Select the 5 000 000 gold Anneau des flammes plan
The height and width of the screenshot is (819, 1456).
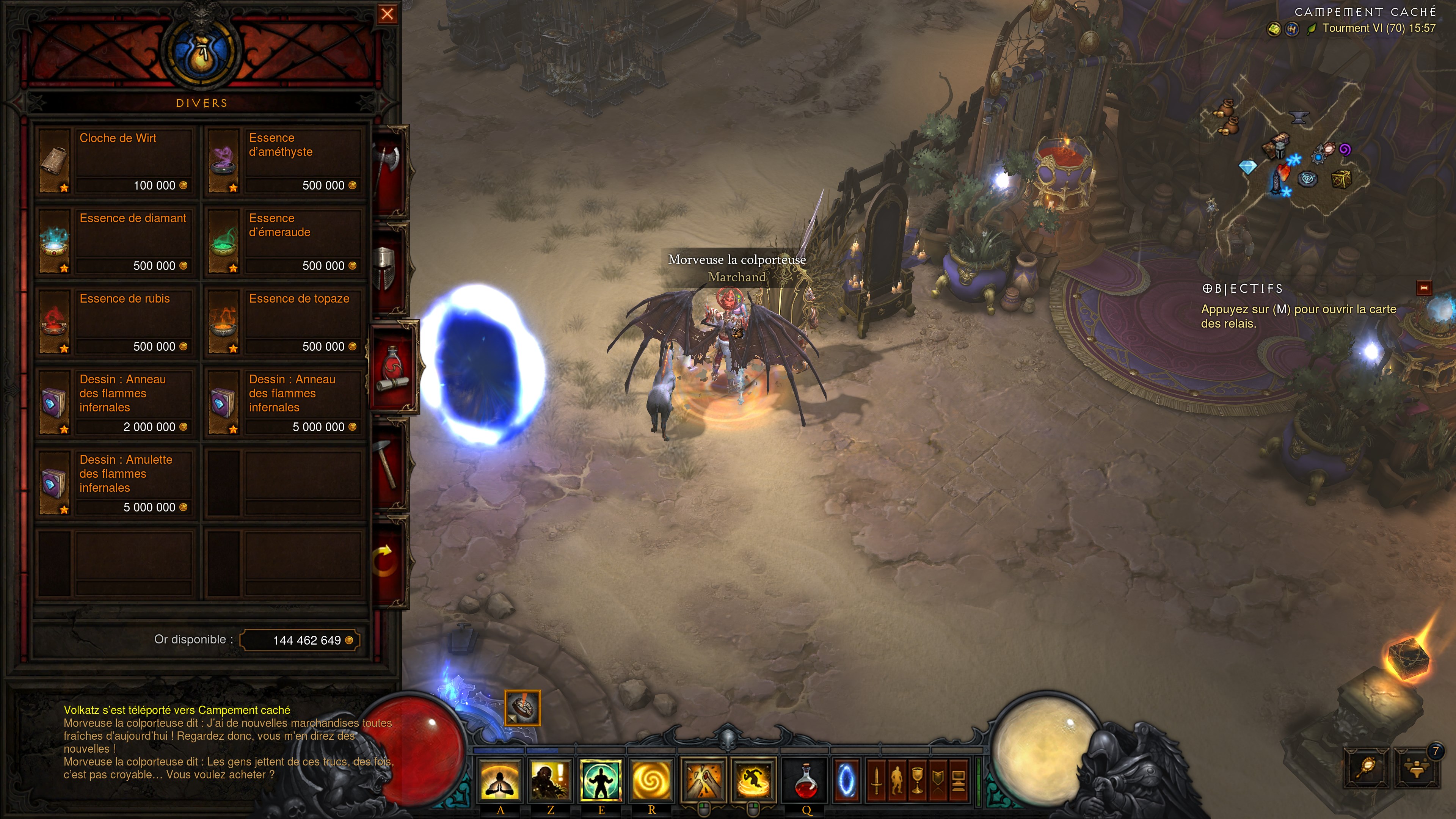pyautogui.click(x=286, y=403)
